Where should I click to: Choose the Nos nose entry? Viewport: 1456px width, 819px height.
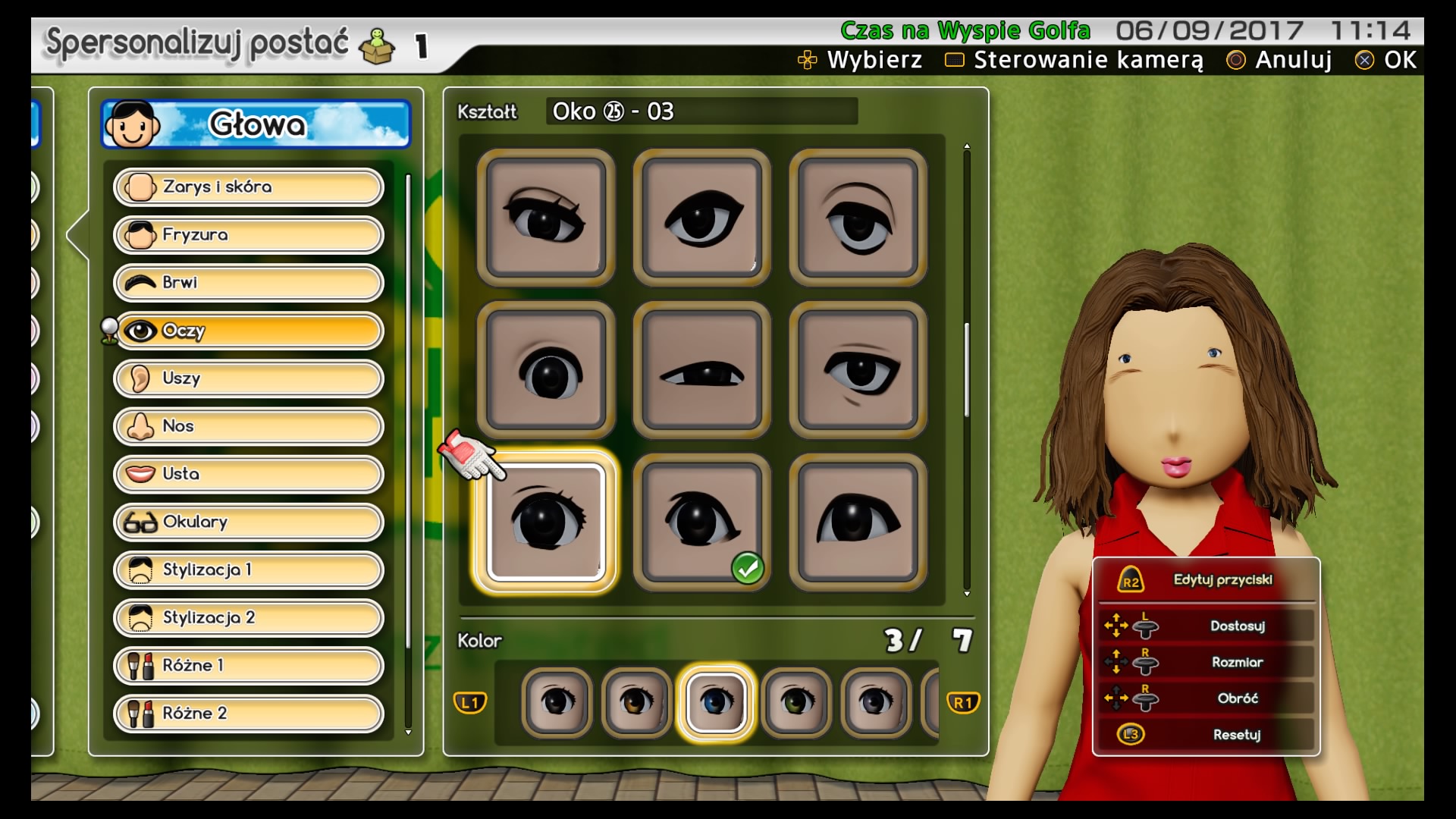click(249, 426)
